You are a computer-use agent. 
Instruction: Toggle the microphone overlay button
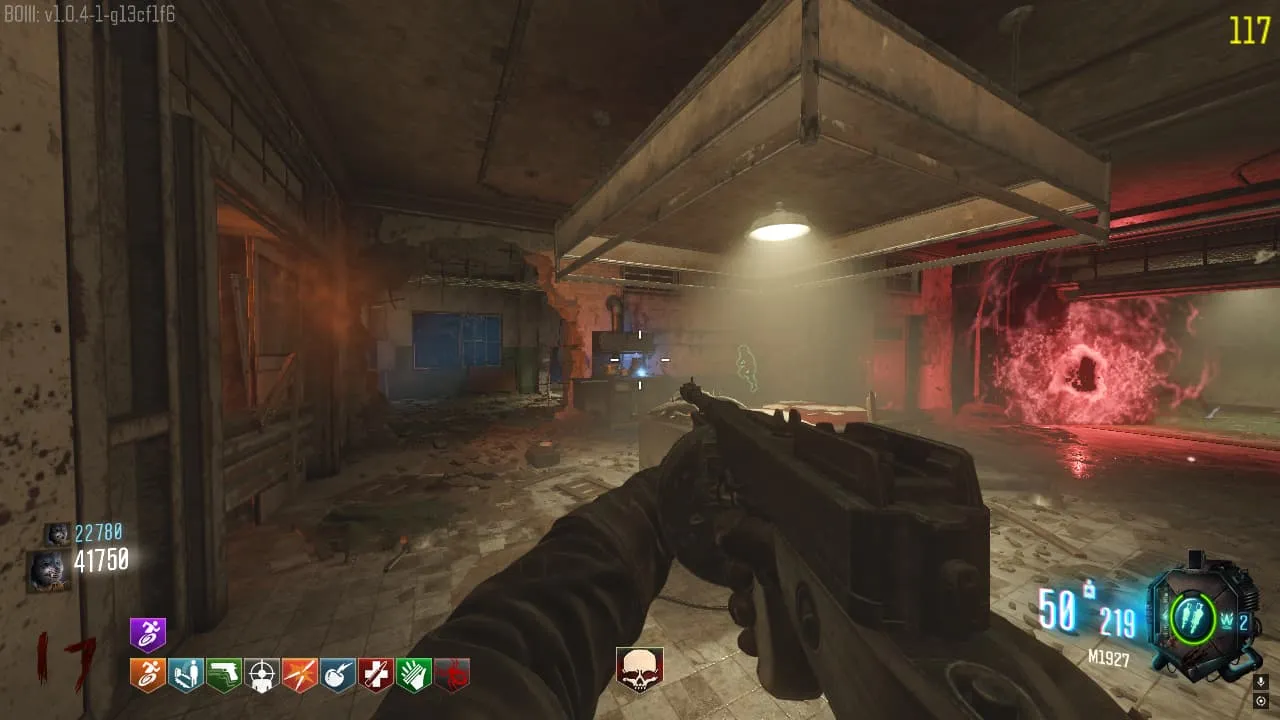tap(1260, 682)
